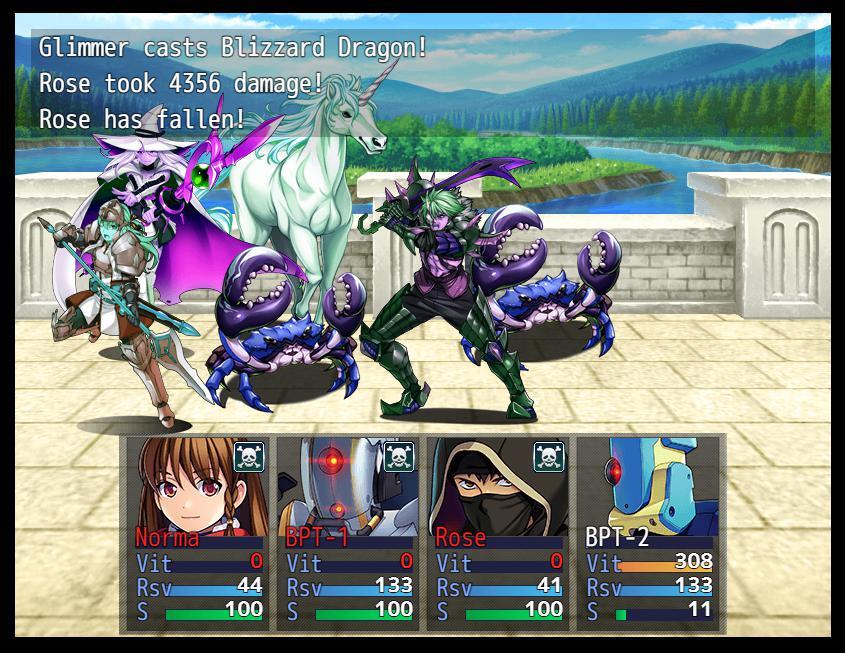The height and width of the screenshot is (653, 845).
Task: Click Norma's skull knockout status icon
Action: coord(249,457)
